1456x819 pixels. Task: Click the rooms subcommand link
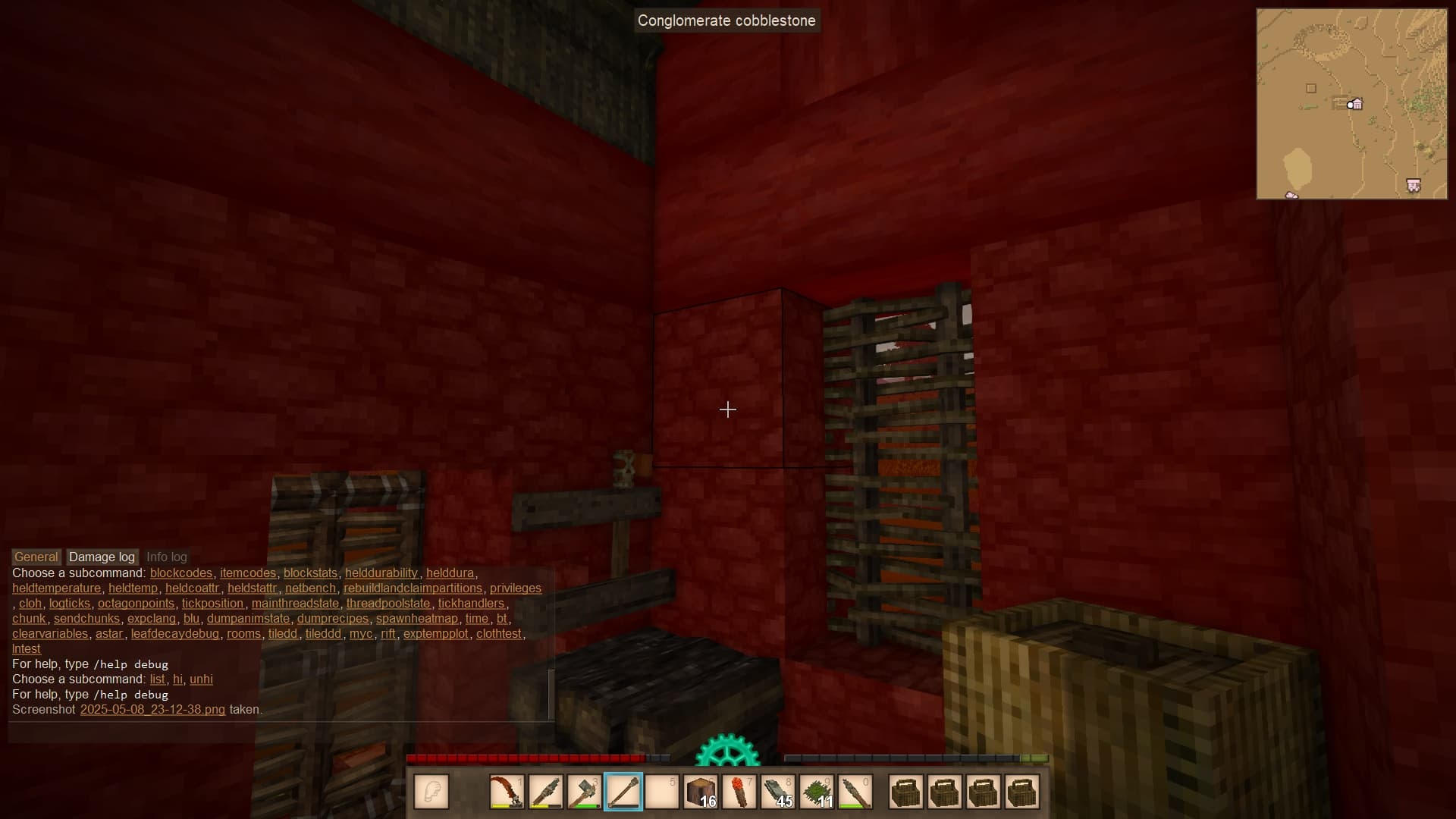(x=243, y=634)
